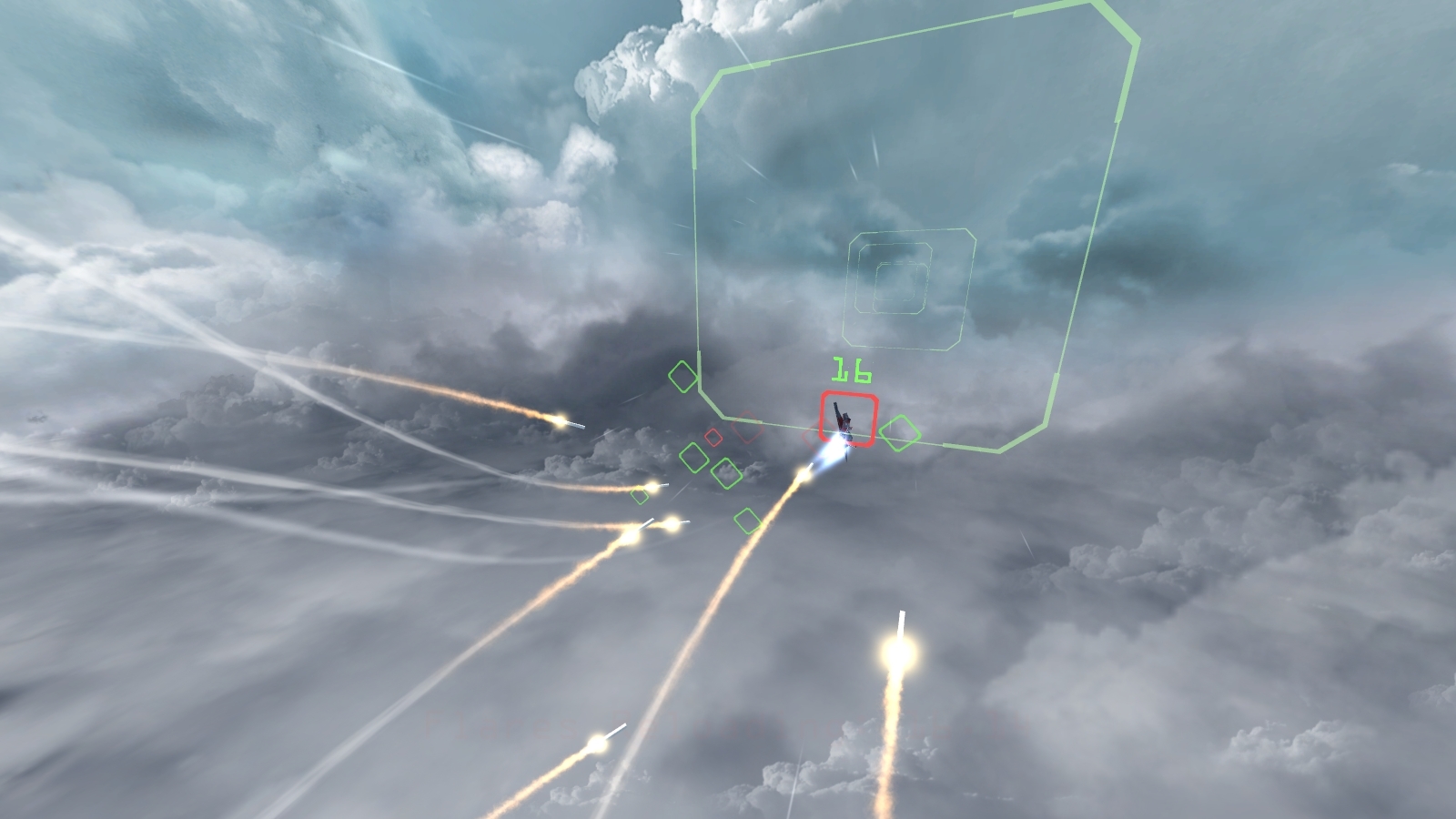Click the enemy aircraft inside the lock reticle
The width and height of the screenshot is (1456, 819).
[x=842, y=421]
